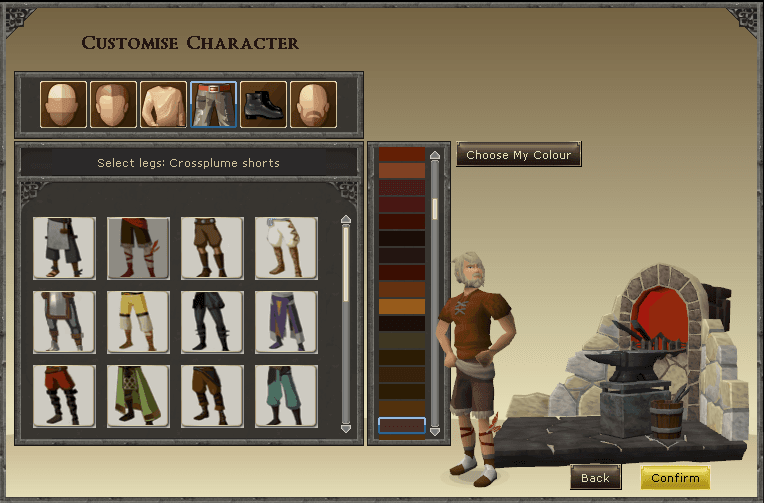This screenshot has height=503, width=764.
Task: Select the legs trousers tab
Action: pos(213,105)
